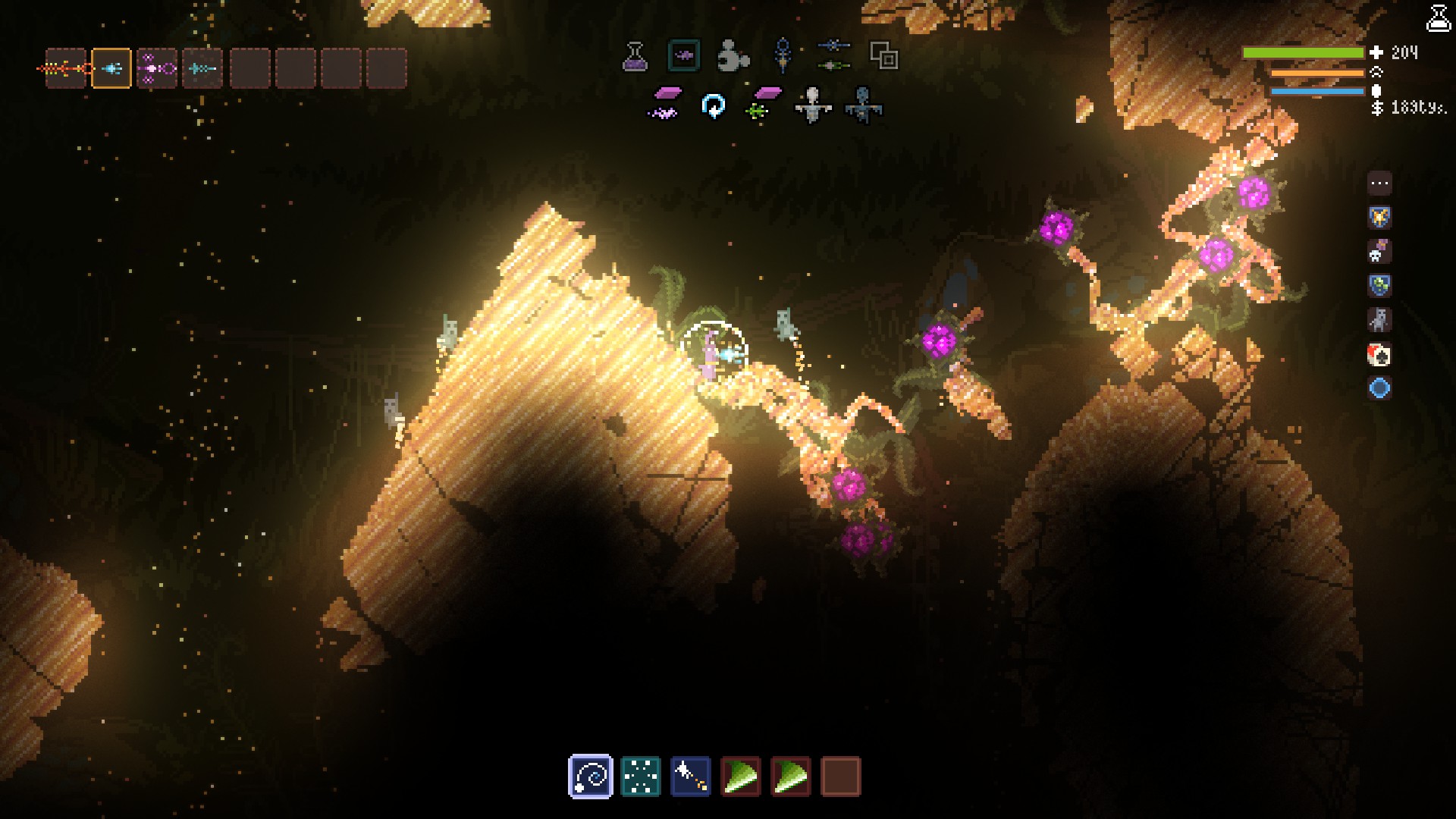Click the blue ankh staff icon
Viewport: 1456px width, 819px height.
[783, 56]
